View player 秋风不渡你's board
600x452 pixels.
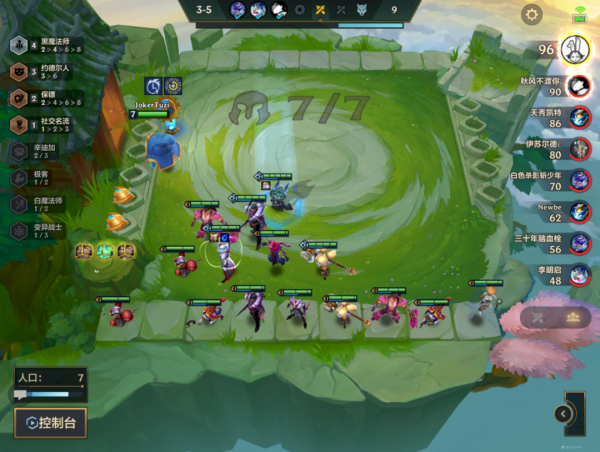[565, 86]
